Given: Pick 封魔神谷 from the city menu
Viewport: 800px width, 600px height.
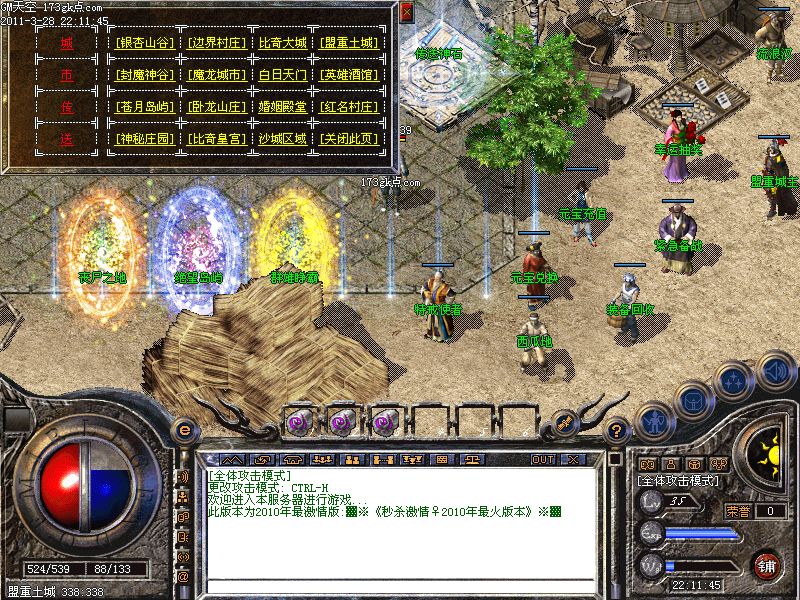Looking at the screenshot, I should [x=145, y=76].
